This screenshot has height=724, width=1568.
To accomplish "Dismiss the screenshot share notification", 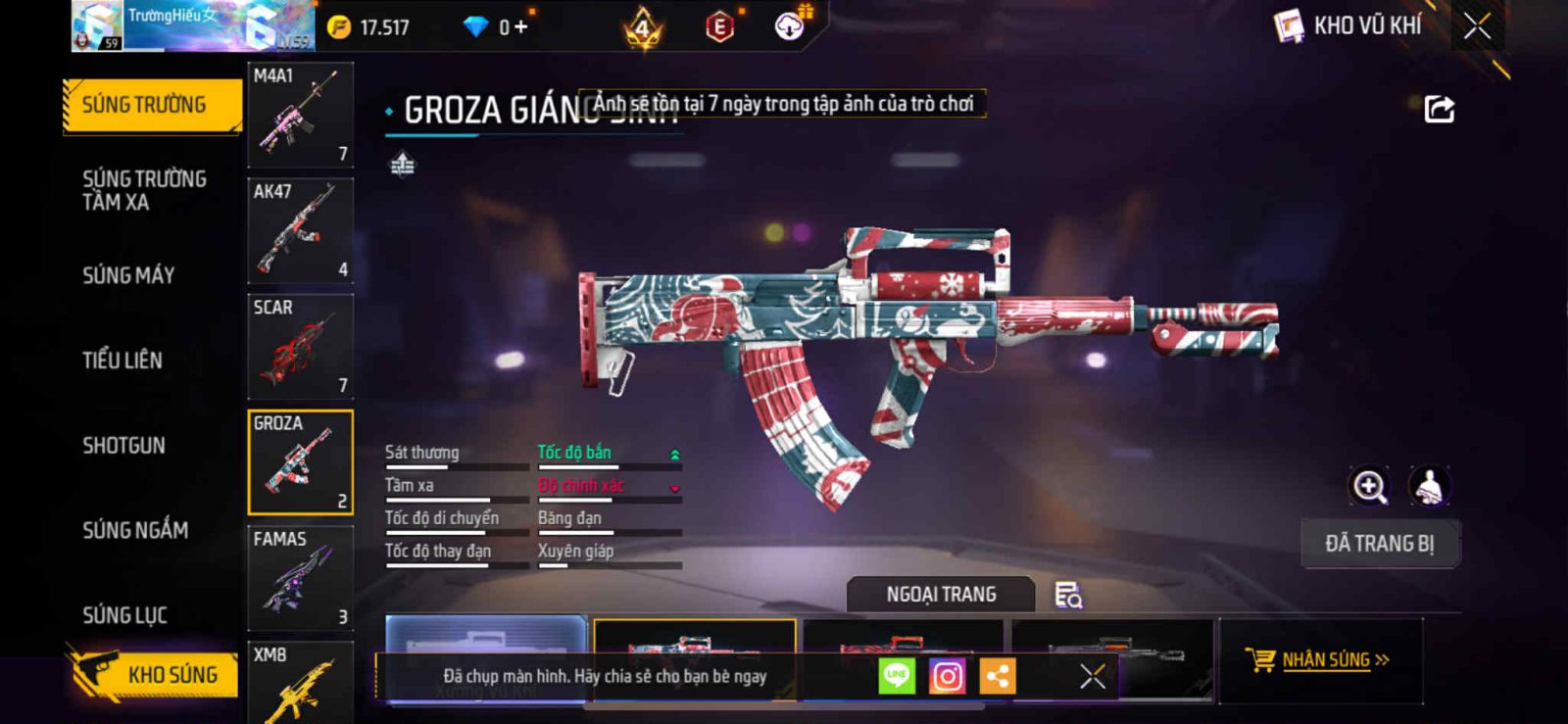I will (x=1093, y=676).
